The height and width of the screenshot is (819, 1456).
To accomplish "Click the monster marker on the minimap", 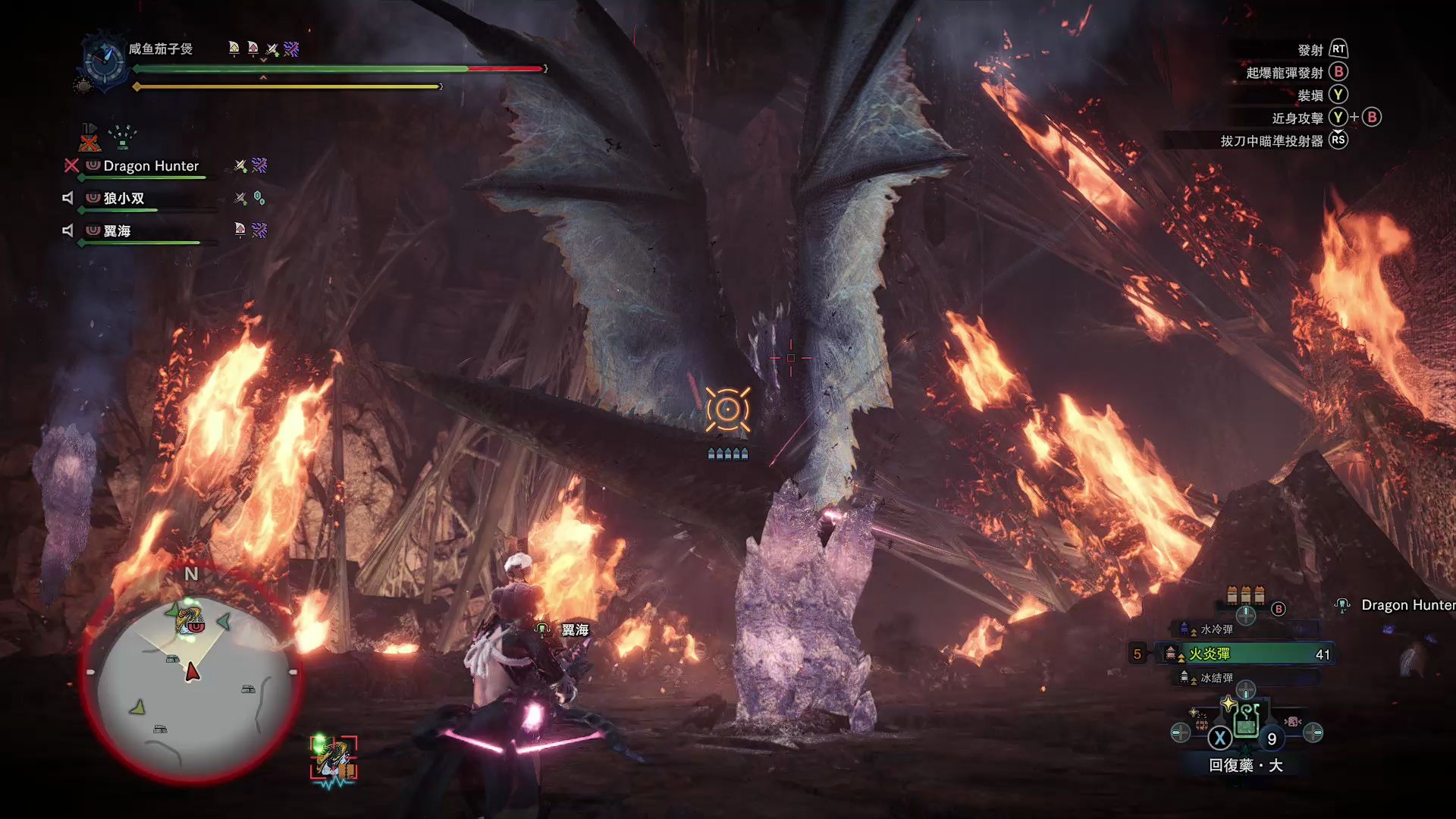I will pyautogui.click(x=189, y=620).
